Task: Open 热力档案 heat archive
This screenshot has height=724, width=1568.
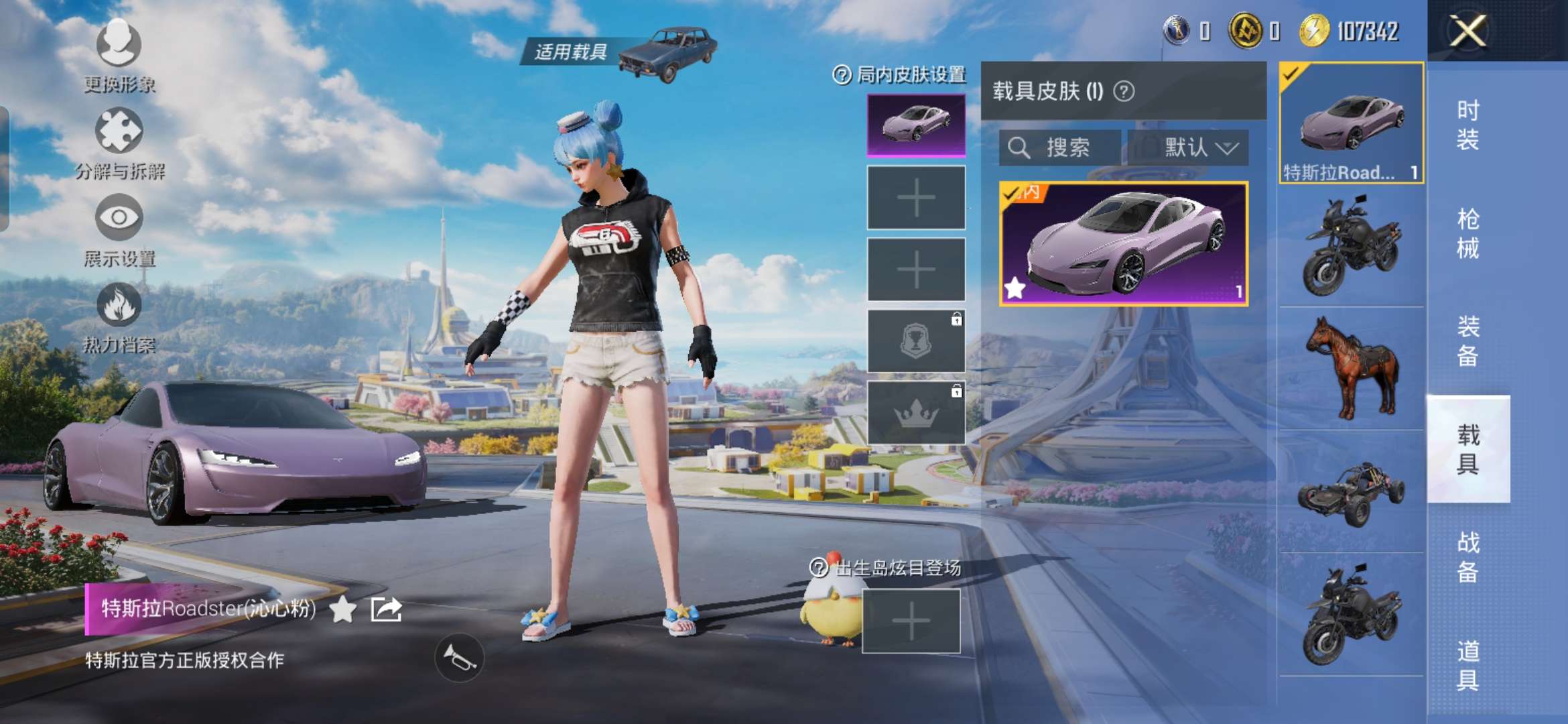Action: [x=119, y=315]
